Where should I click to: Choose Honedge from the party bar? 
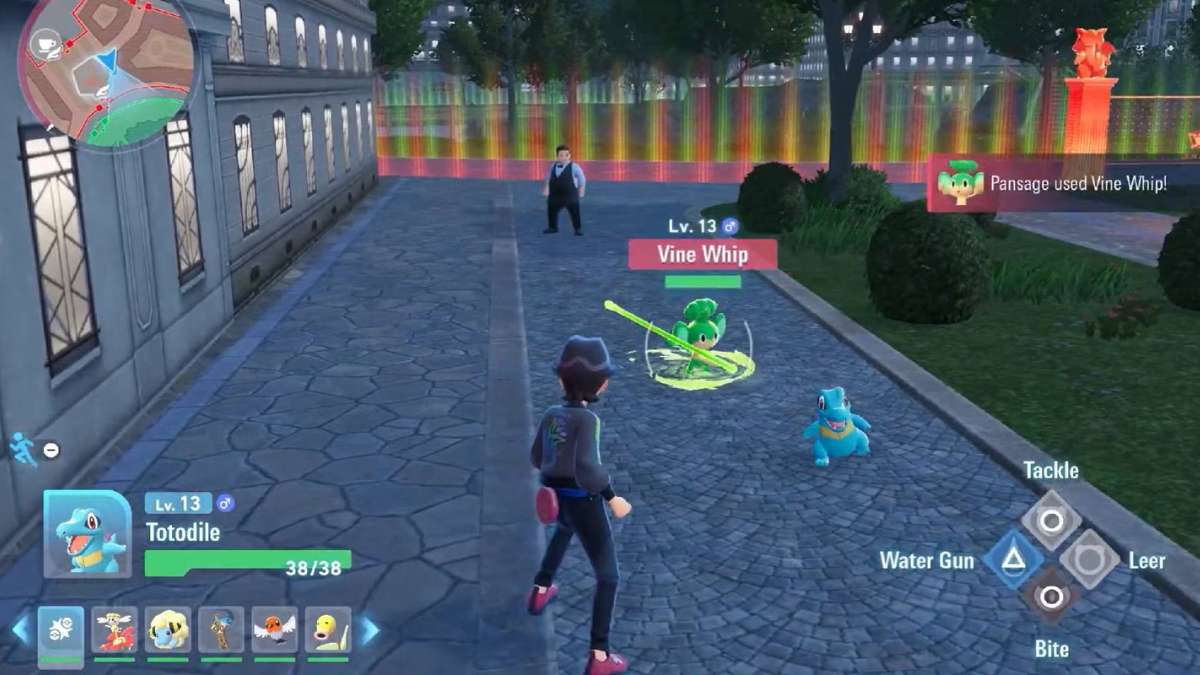[221, 631]
